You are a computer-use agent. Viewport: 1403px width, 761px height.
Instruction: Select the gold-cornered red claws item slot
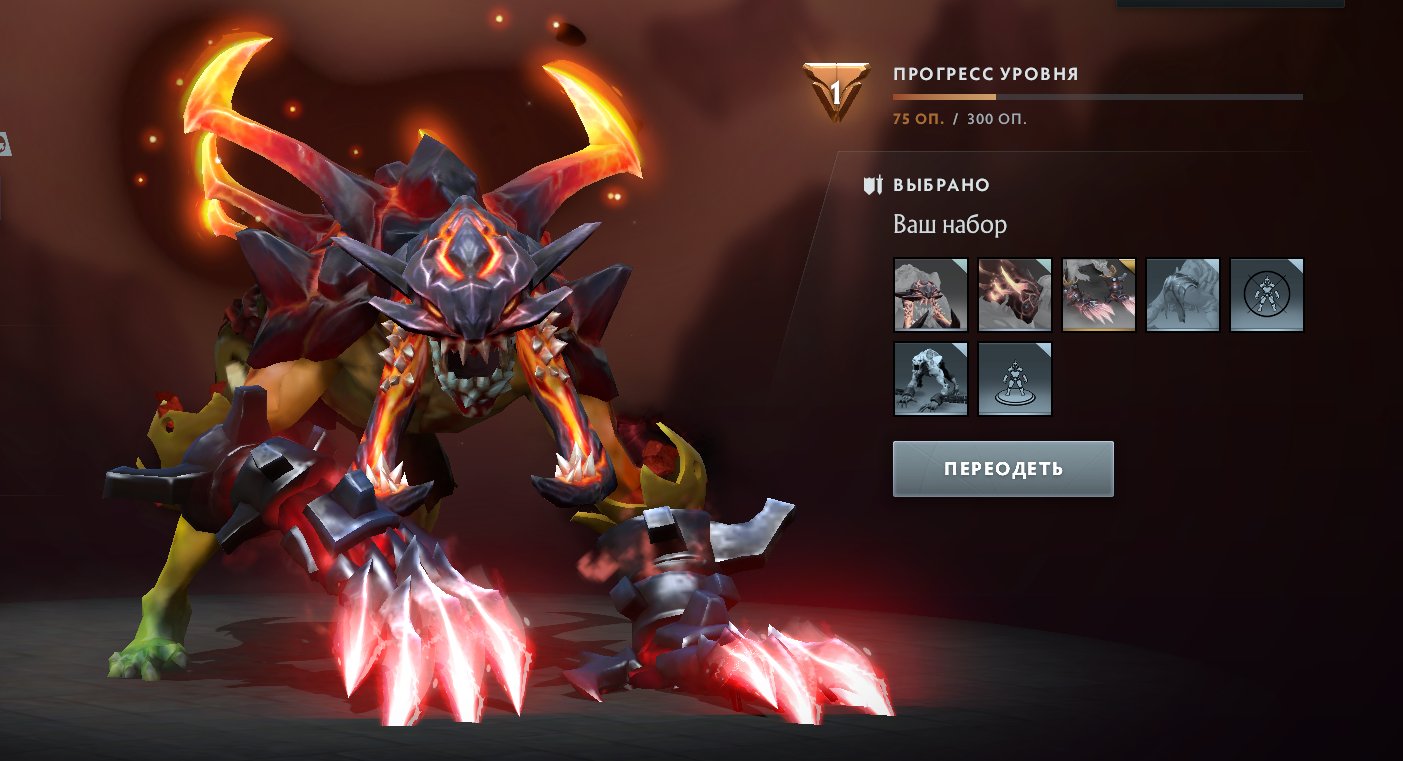tap(1098, 295)
